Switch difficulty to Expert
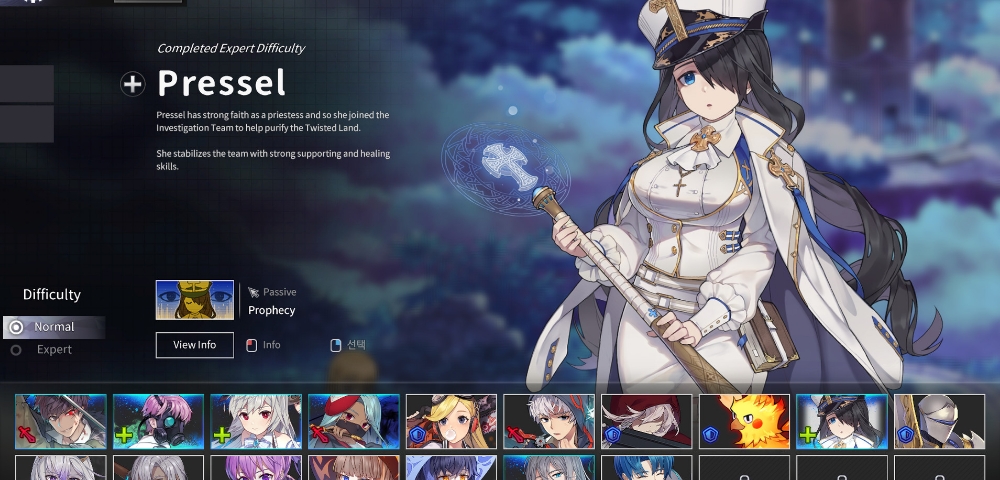The height and width of the screenshot is (480, 1000). (x=54, y=350)
